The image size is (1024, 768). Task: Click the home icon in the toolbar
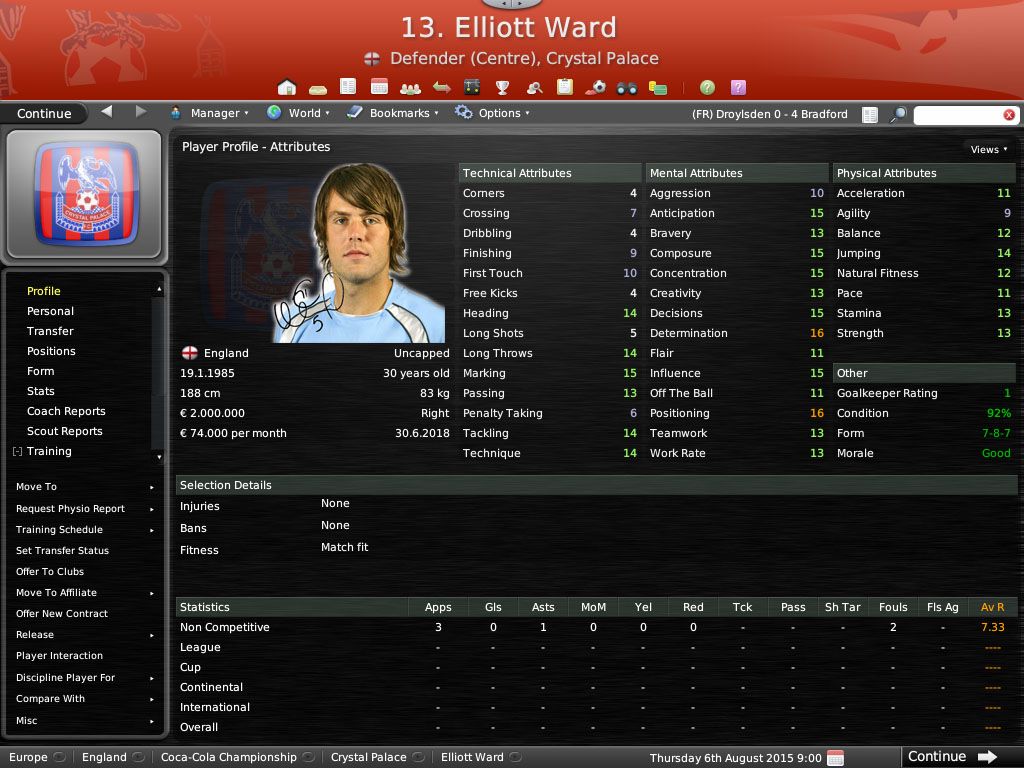pyautogui.click(x=287, y=87)
